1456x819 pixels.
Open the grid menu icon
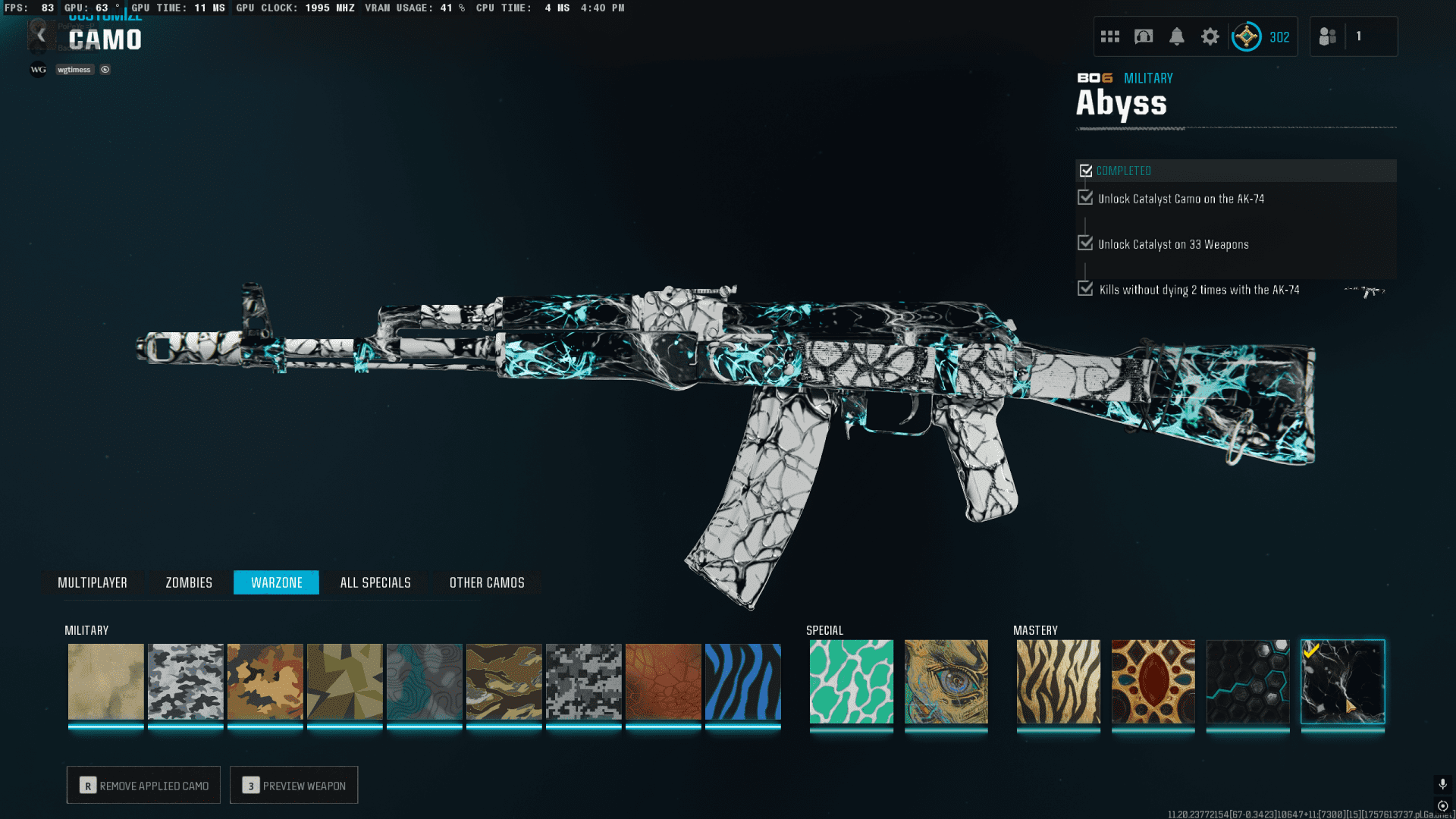1109,36
